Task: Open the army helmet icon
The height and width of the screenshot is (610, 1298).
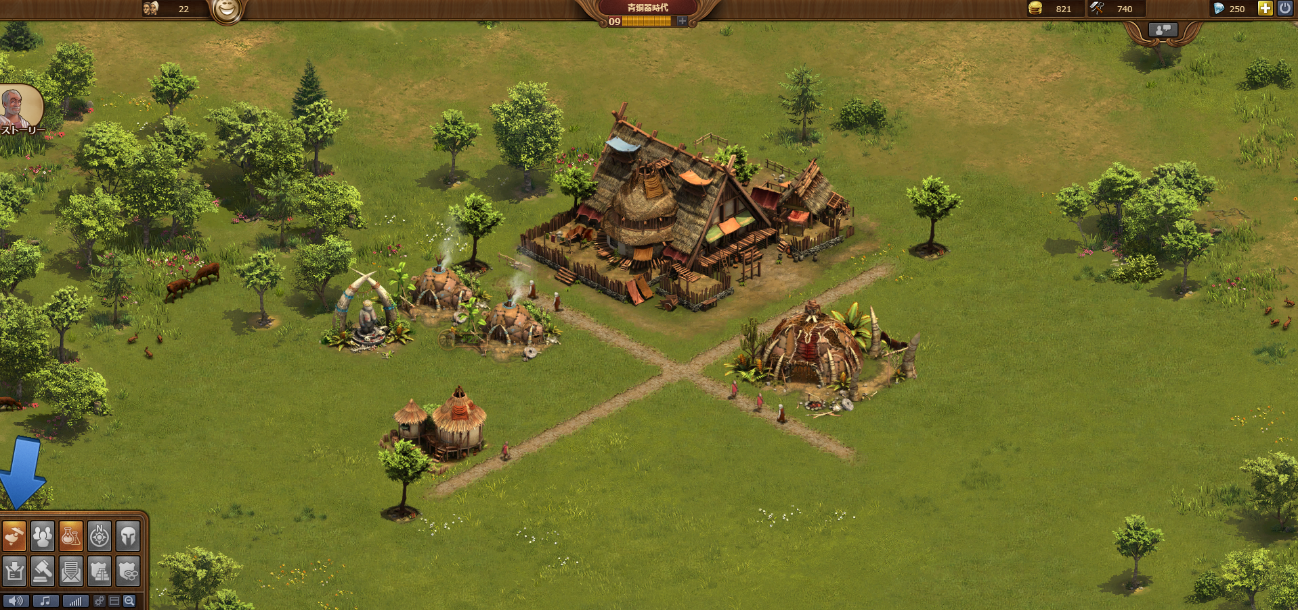Action: [127, 537]
